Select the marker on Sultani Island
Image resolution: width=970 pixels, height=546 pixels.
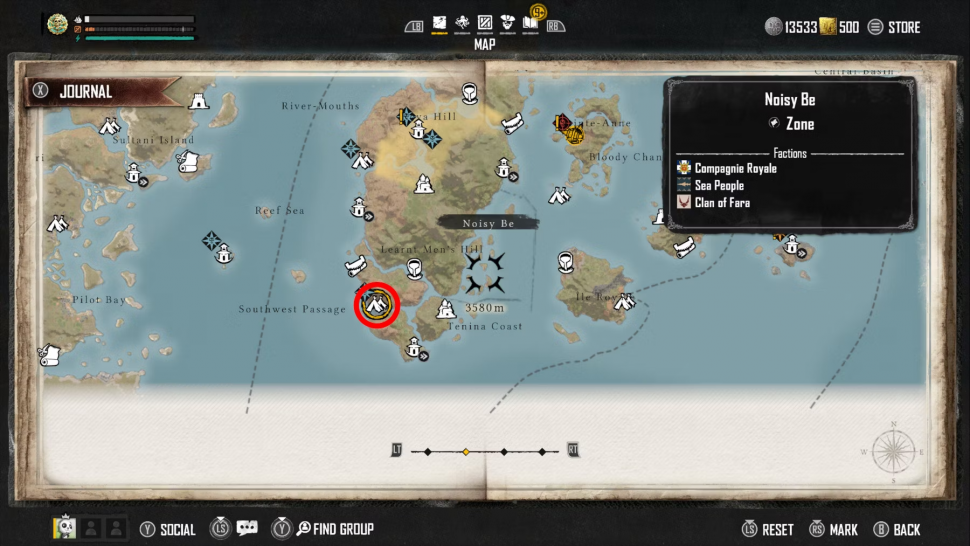coord(133,175)
